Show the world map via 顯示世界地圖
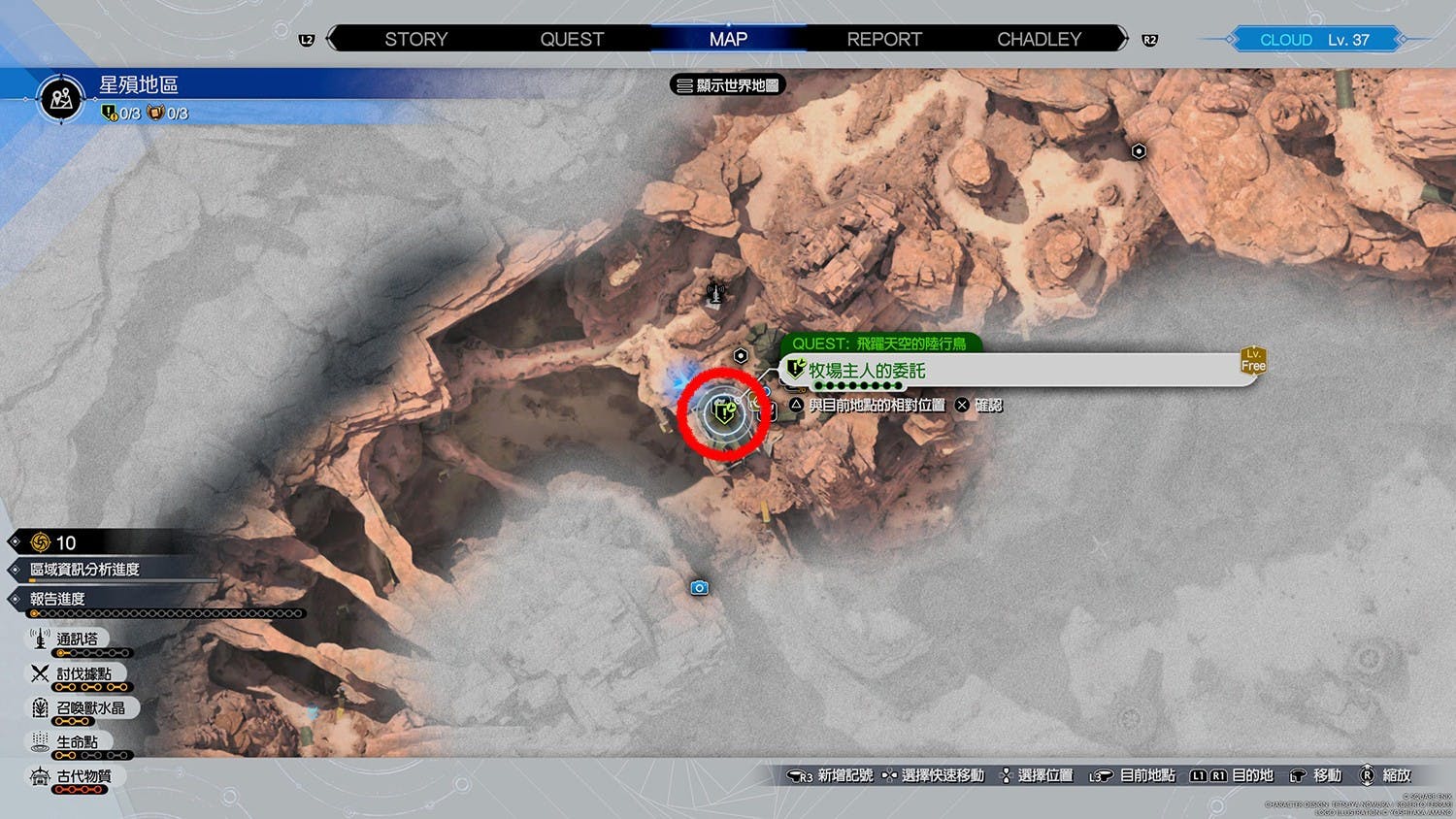The width and height of the screenshot is (1456, 819). pos(728,85)
